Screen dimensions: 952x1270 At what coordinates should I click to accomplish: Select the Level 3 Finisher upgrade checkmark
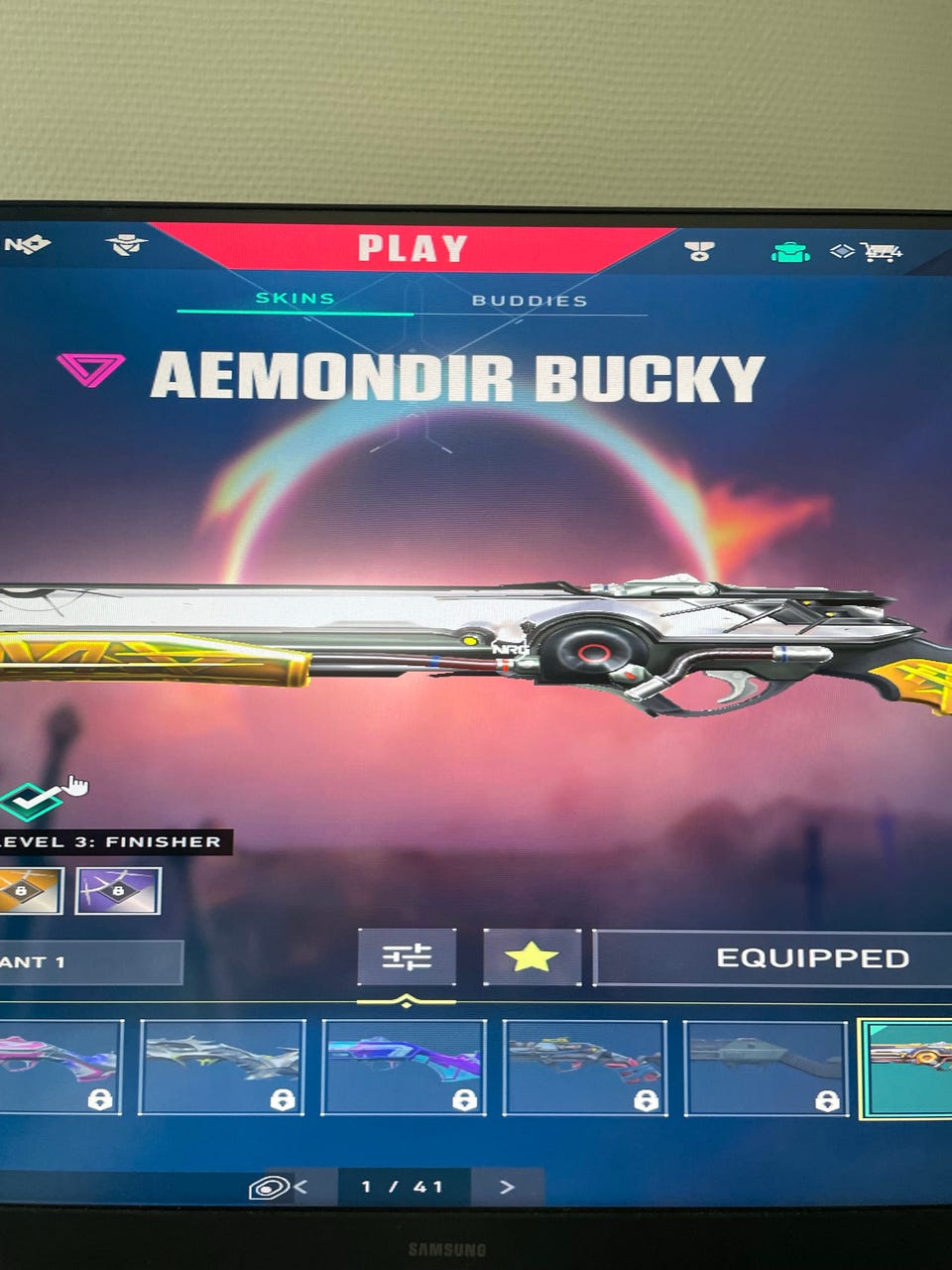30,799
